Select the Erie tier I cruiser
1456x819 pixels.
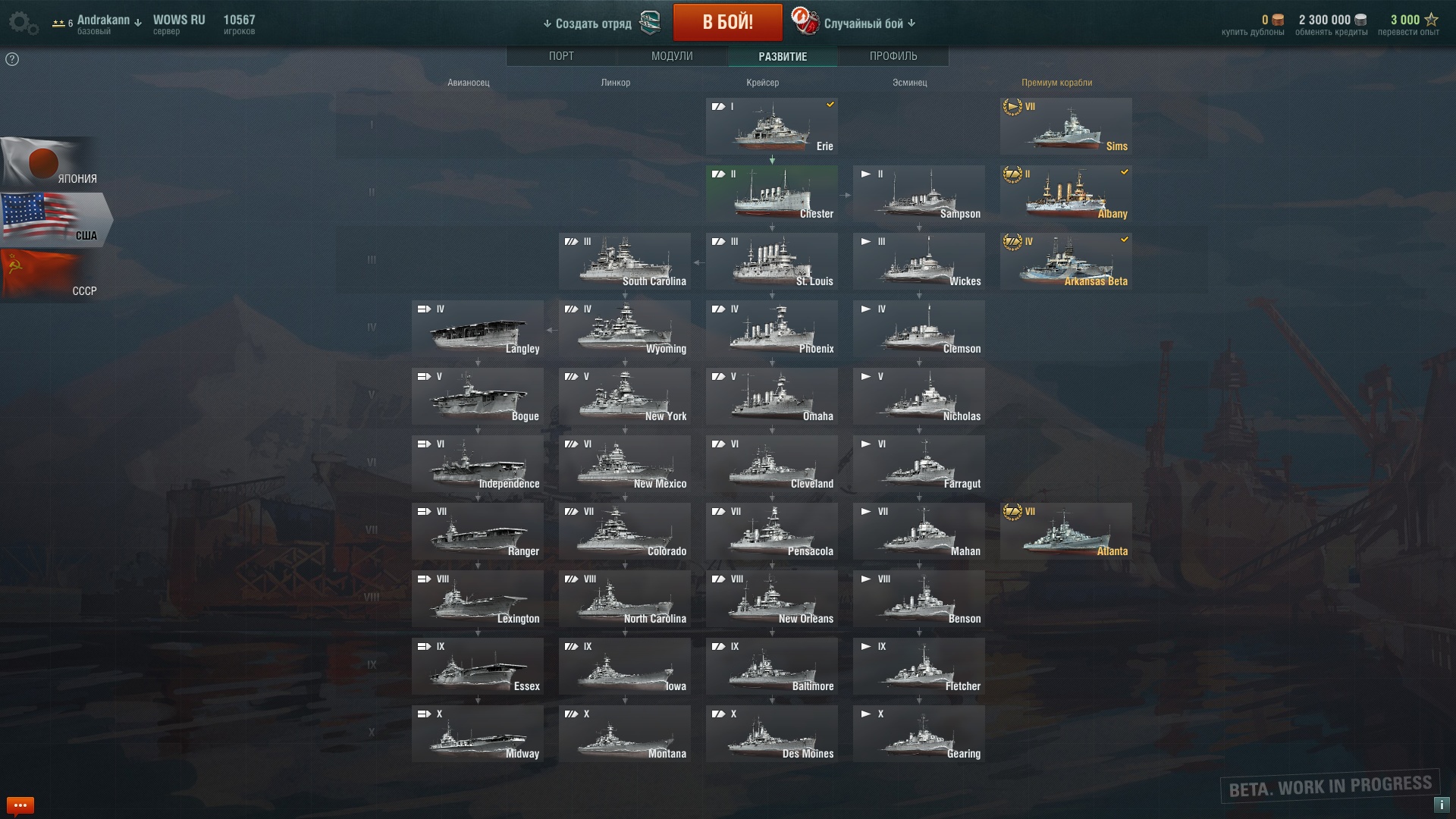coord(771,127)
